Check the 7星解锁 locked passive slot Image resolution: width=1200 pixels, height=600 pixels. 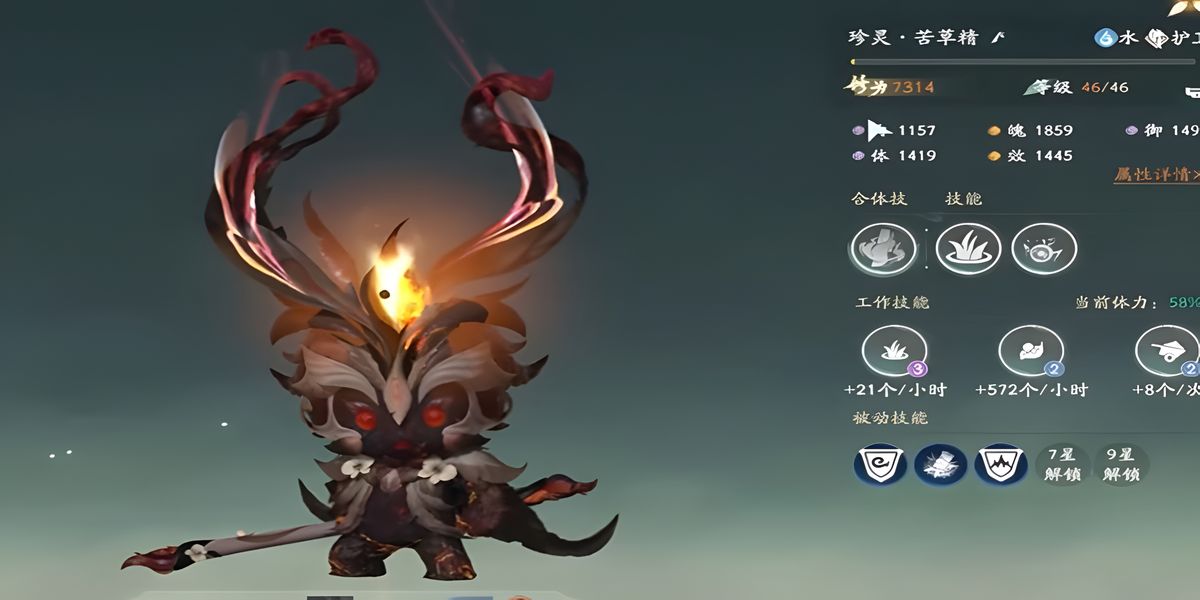pos(1062,465)
